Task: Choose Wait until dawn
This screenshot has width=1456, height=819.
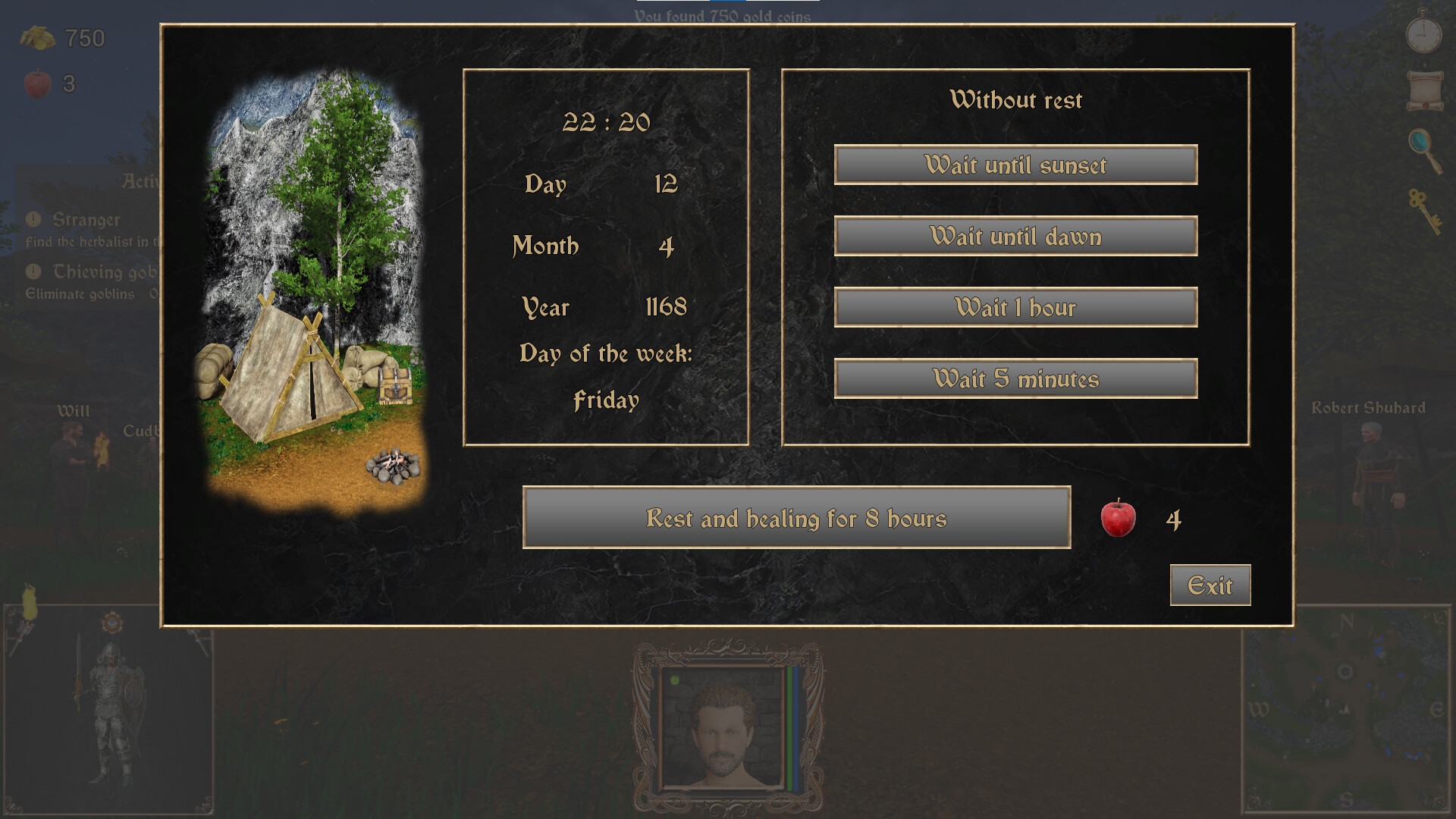Action: 1016,237
